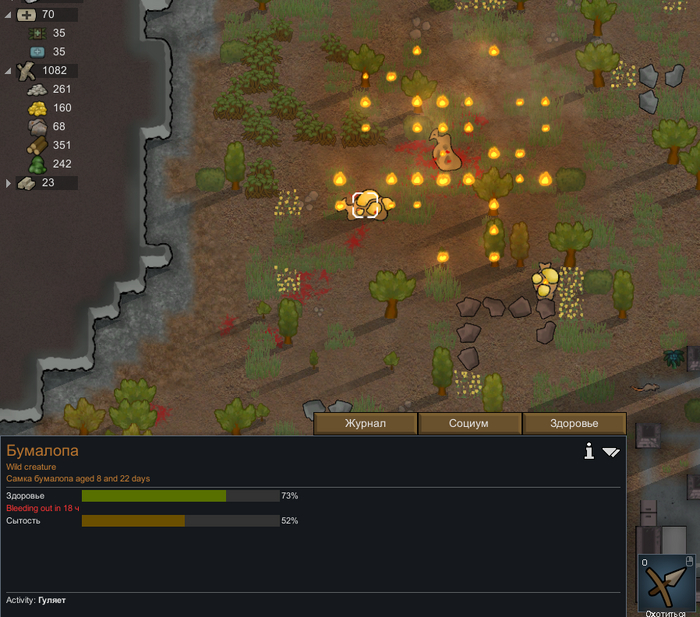Viewport: 700px width, 617px height.
Task: Select the blue industrial medicine resource row
Action: pyautogui.click(x=46, y=51)
